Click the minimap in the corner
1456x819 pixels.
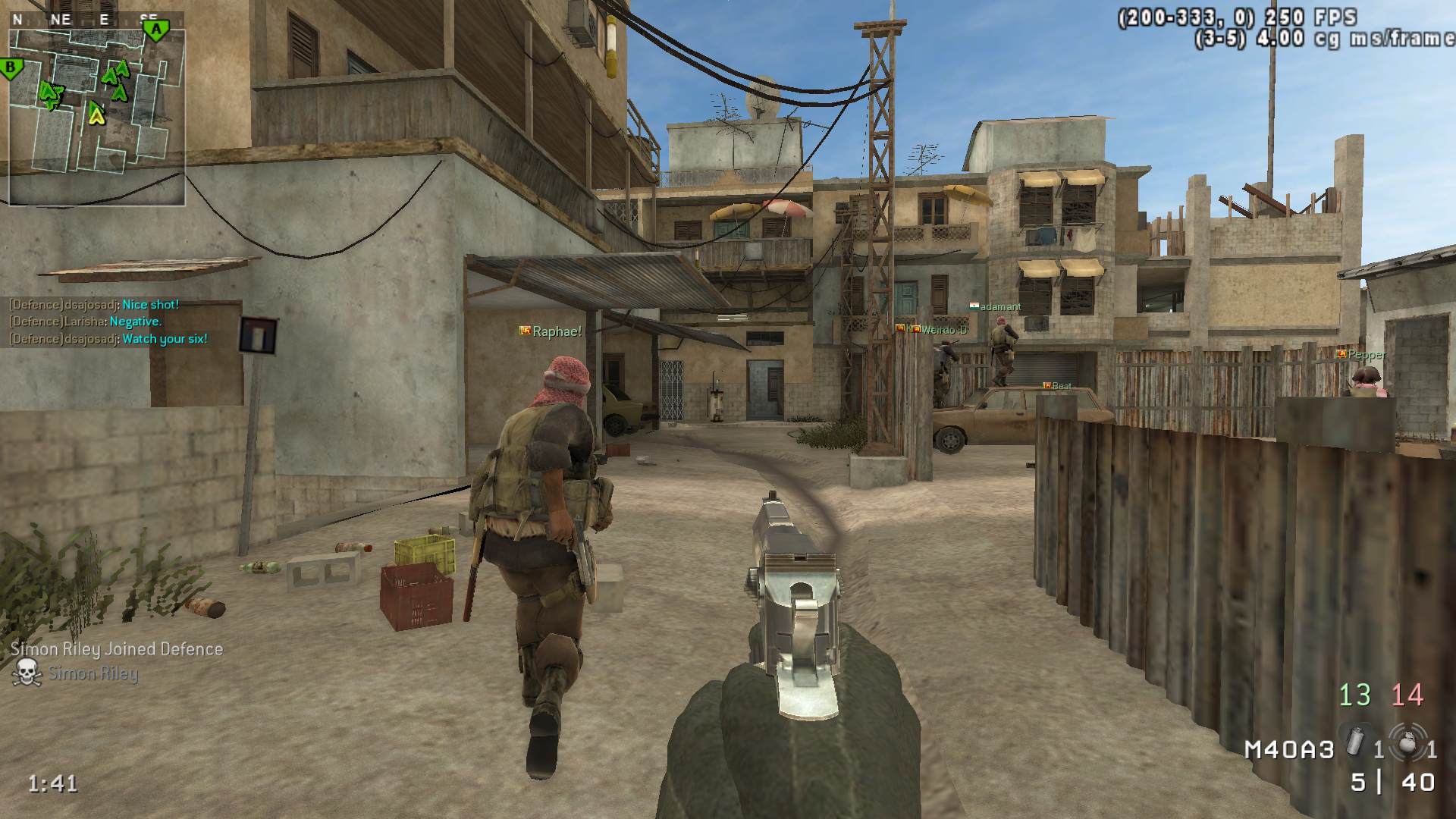point(96,114)
